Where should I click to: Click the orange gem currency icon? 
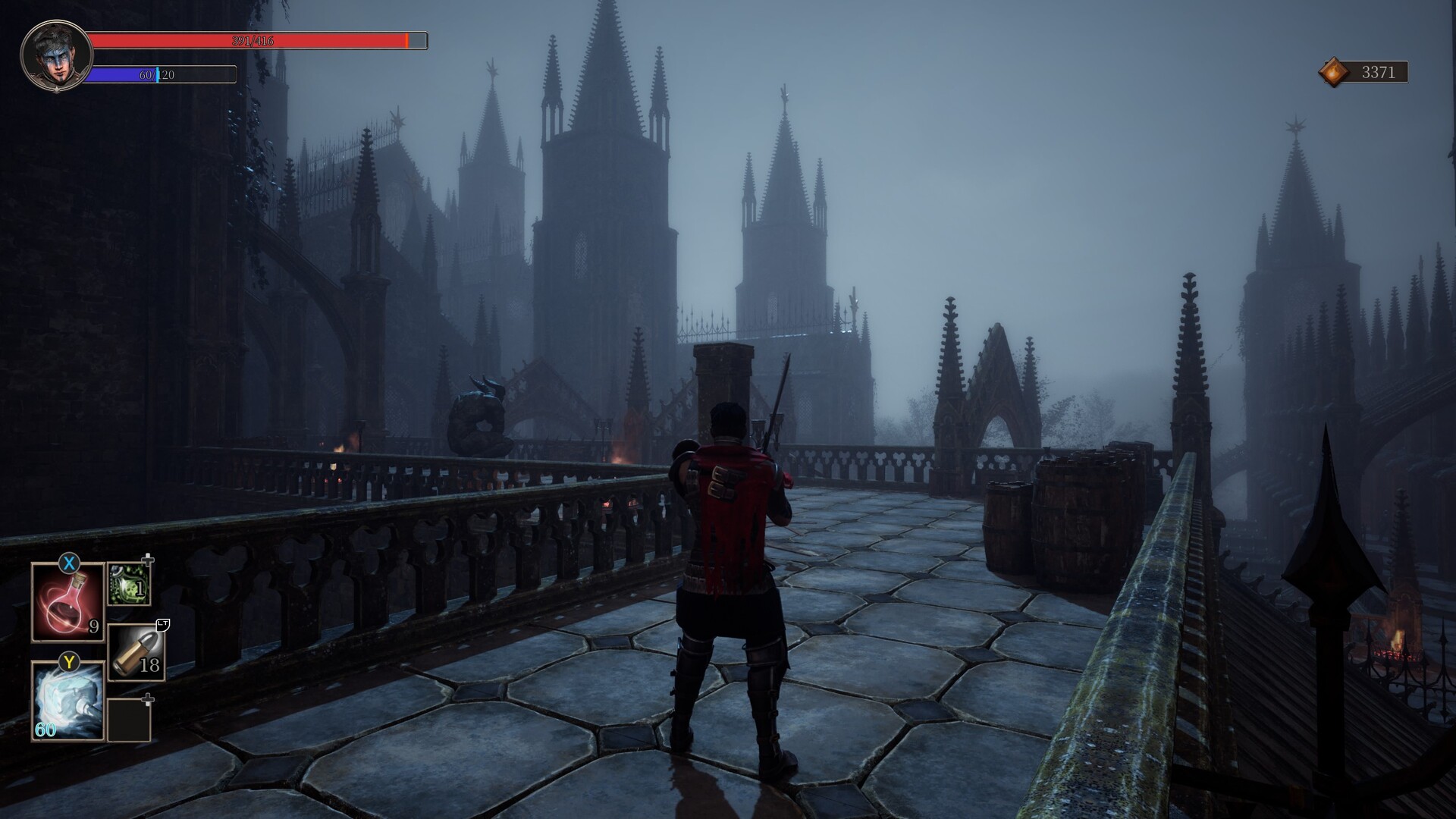pos(1334,73)
